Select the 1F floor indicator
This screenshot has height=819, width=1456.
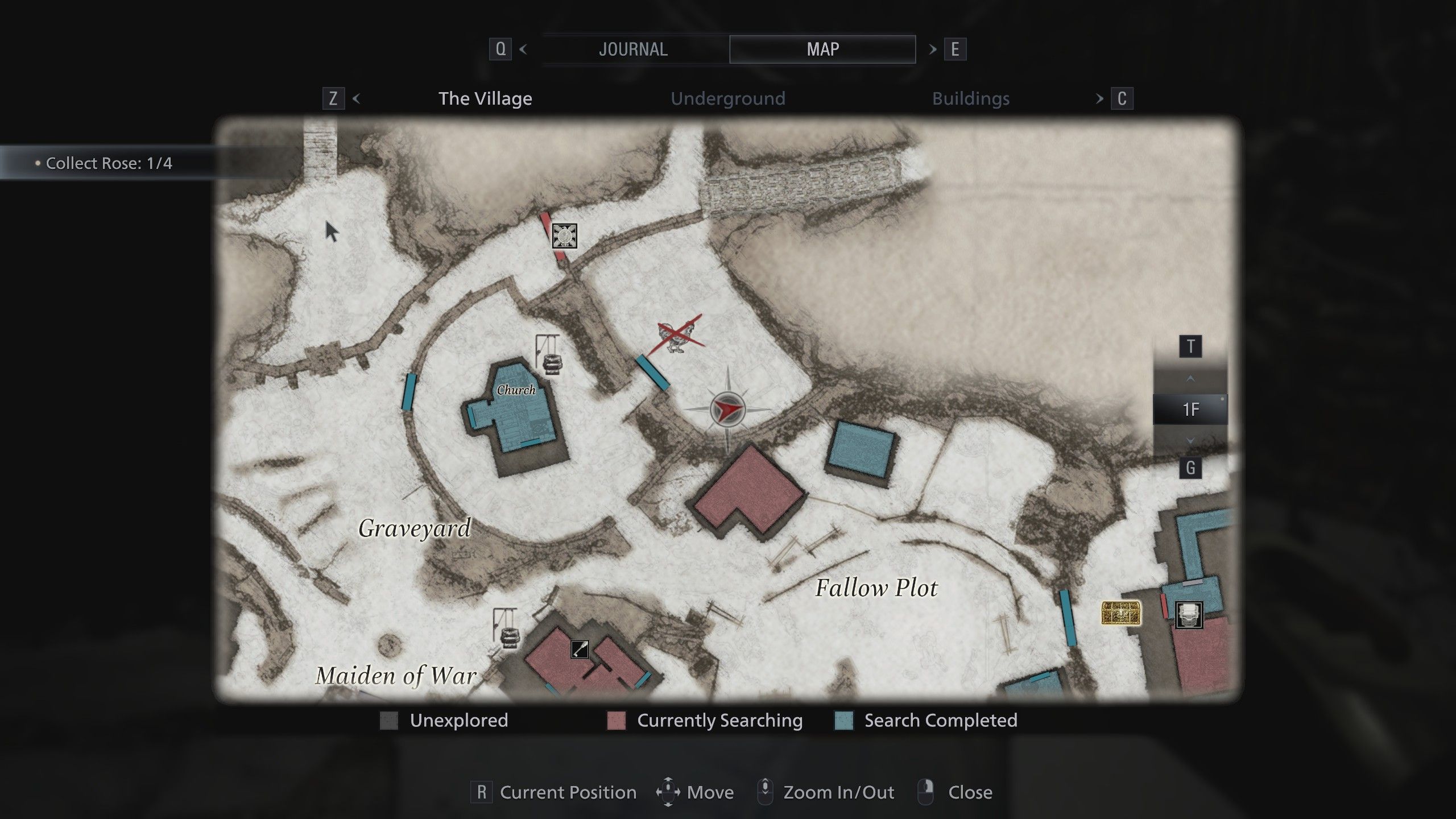click(x=1190, y=409)
